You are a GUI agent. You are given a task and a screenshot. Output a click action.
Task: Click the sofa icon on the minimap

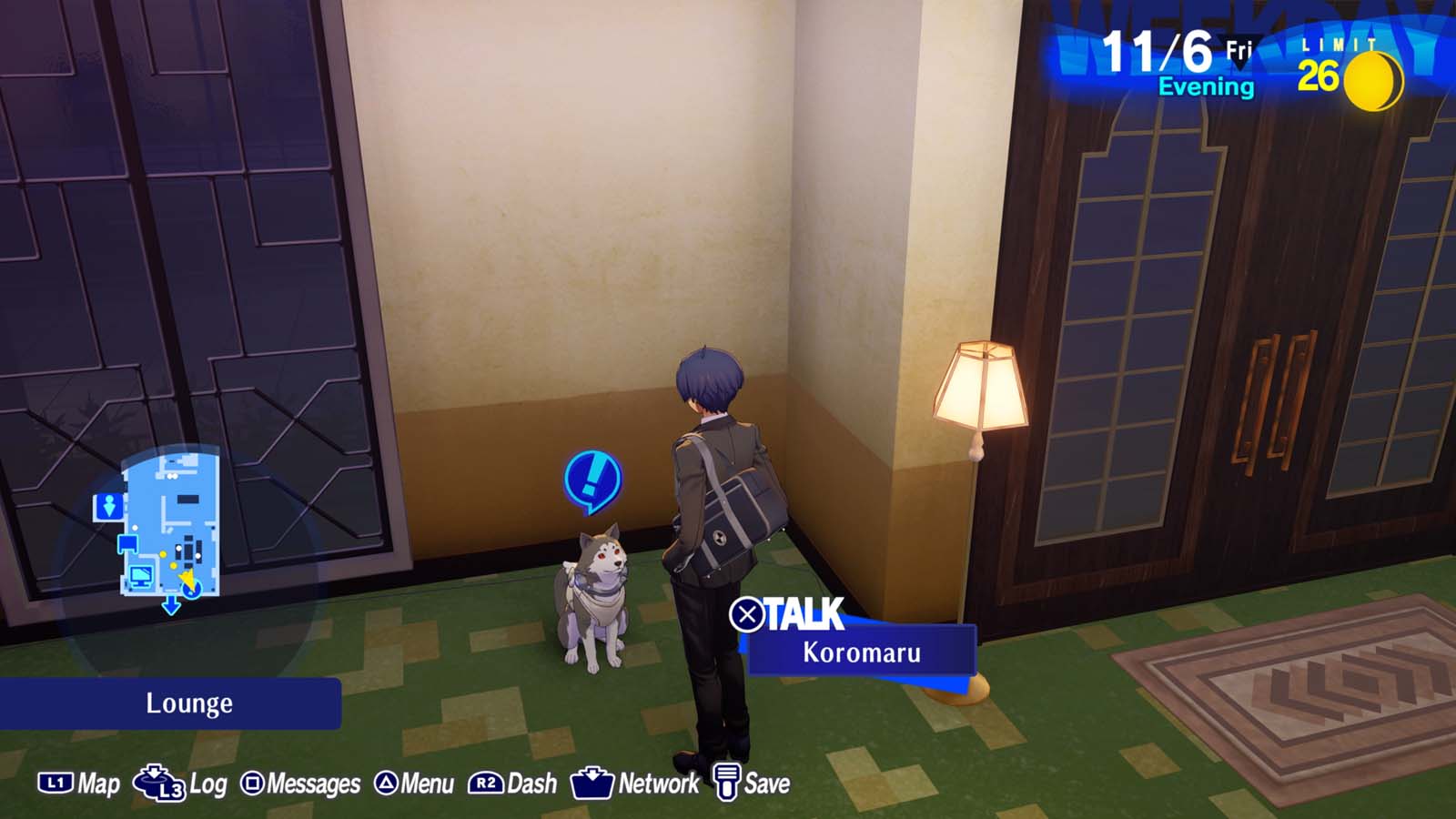[126, 543]
